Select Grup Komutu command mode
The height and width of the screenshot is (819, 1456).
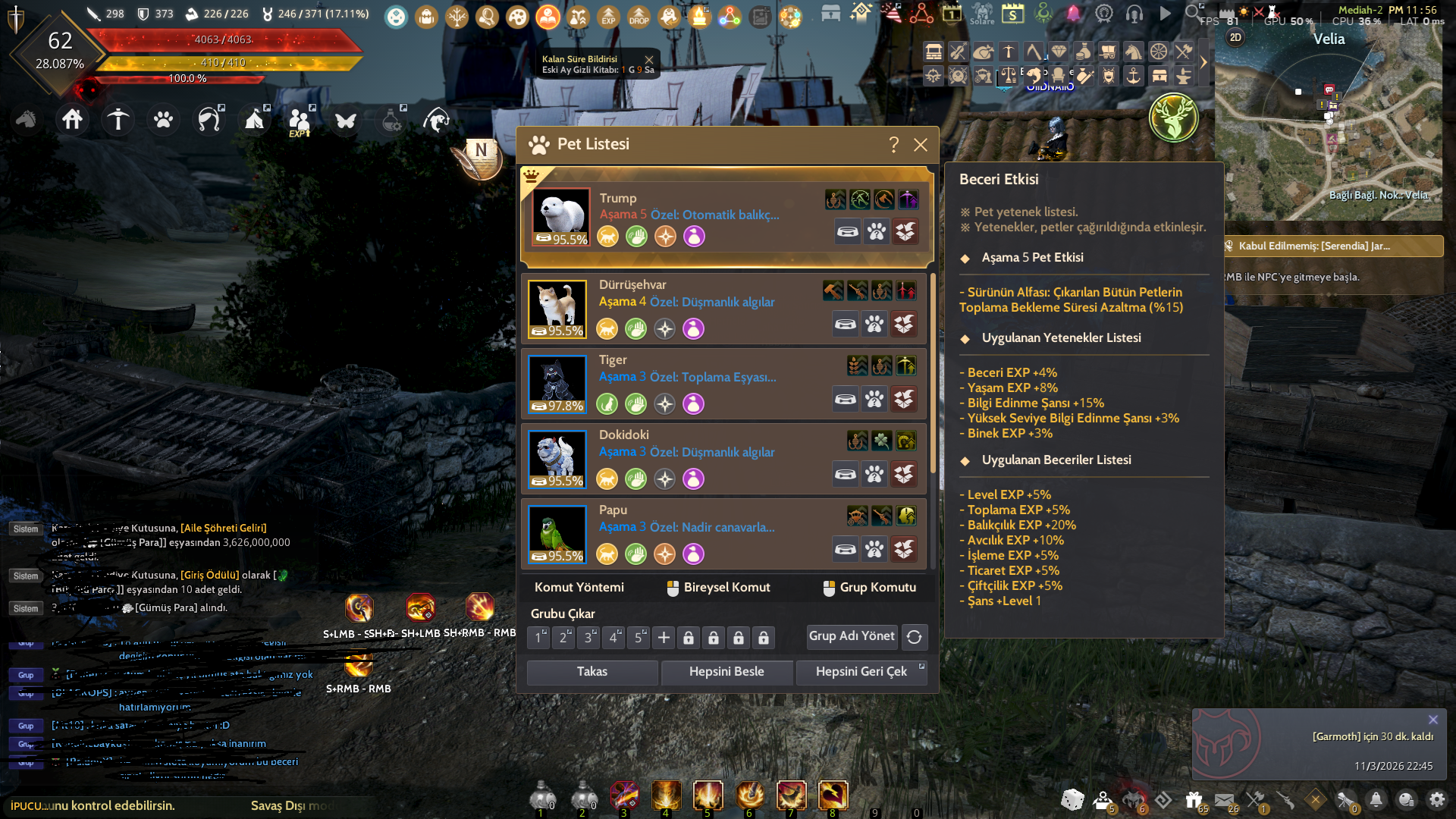[x=869, y=588]
